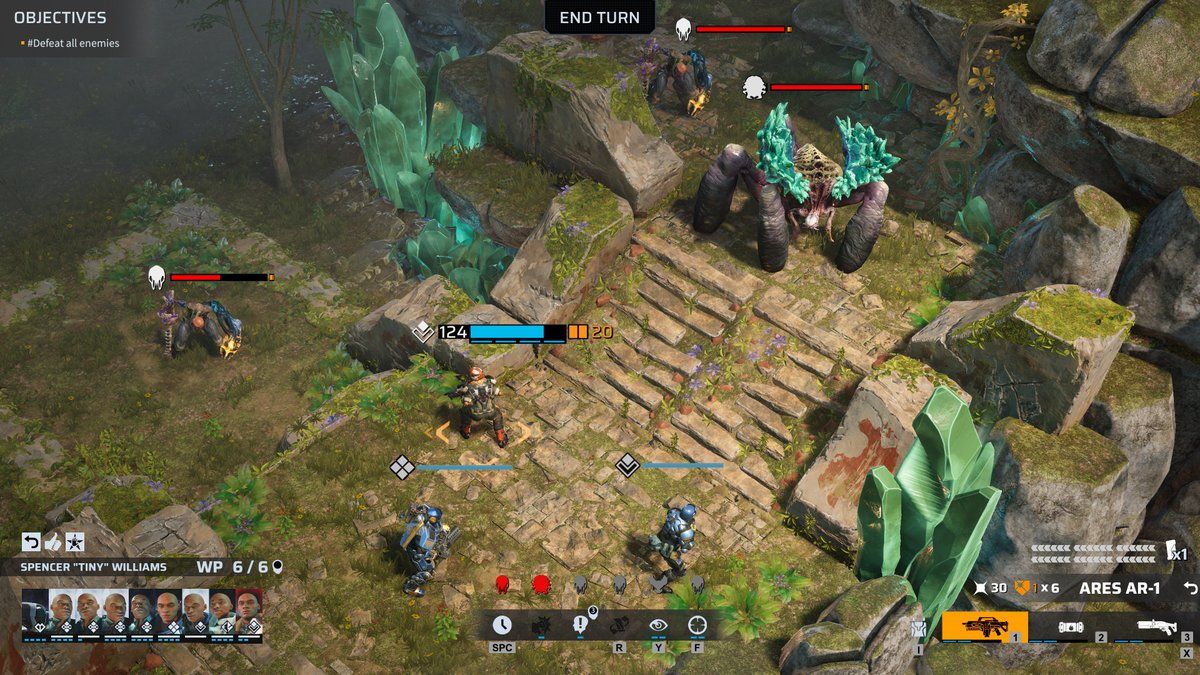
Task: Select the red-highlighted soldier portrait
Action: [x=247, y=610]
